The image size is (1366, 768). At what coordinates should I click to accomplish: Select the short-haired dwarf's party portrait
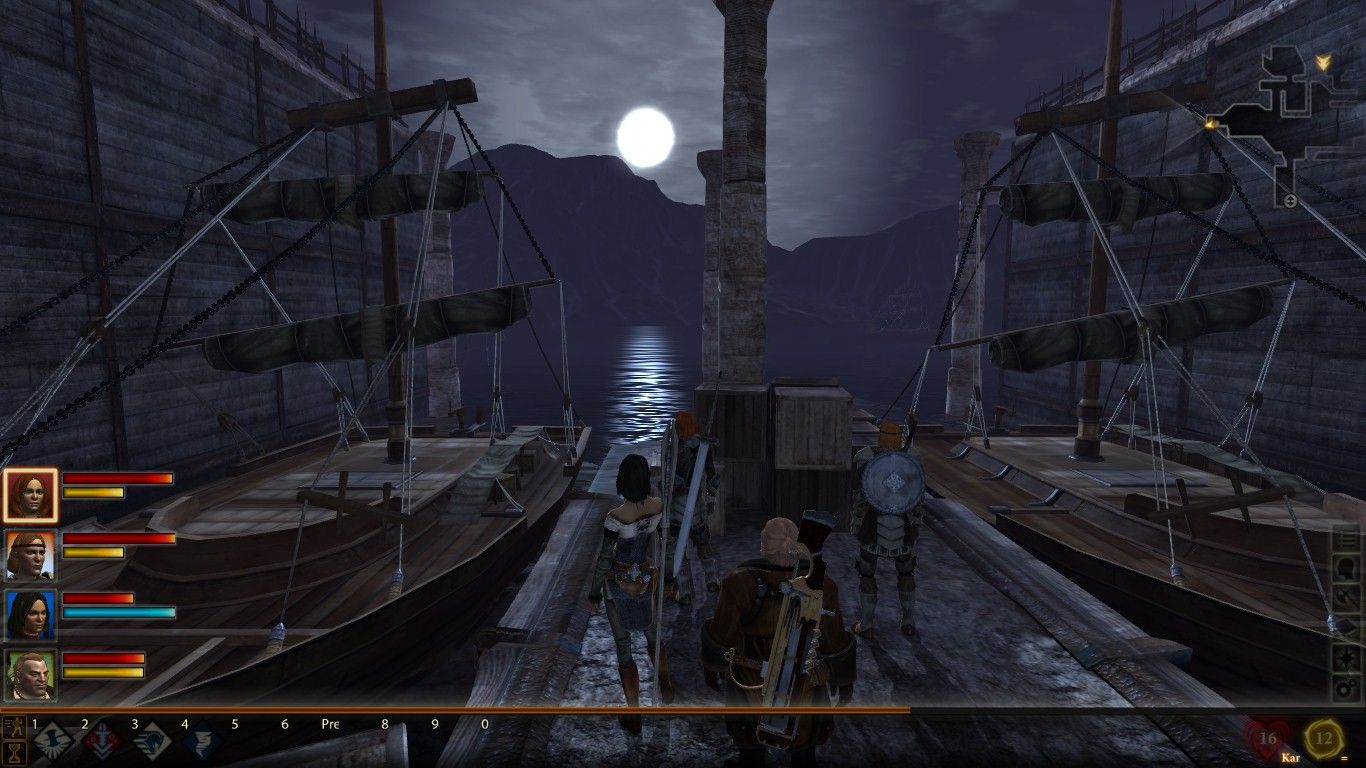[30, 675]
